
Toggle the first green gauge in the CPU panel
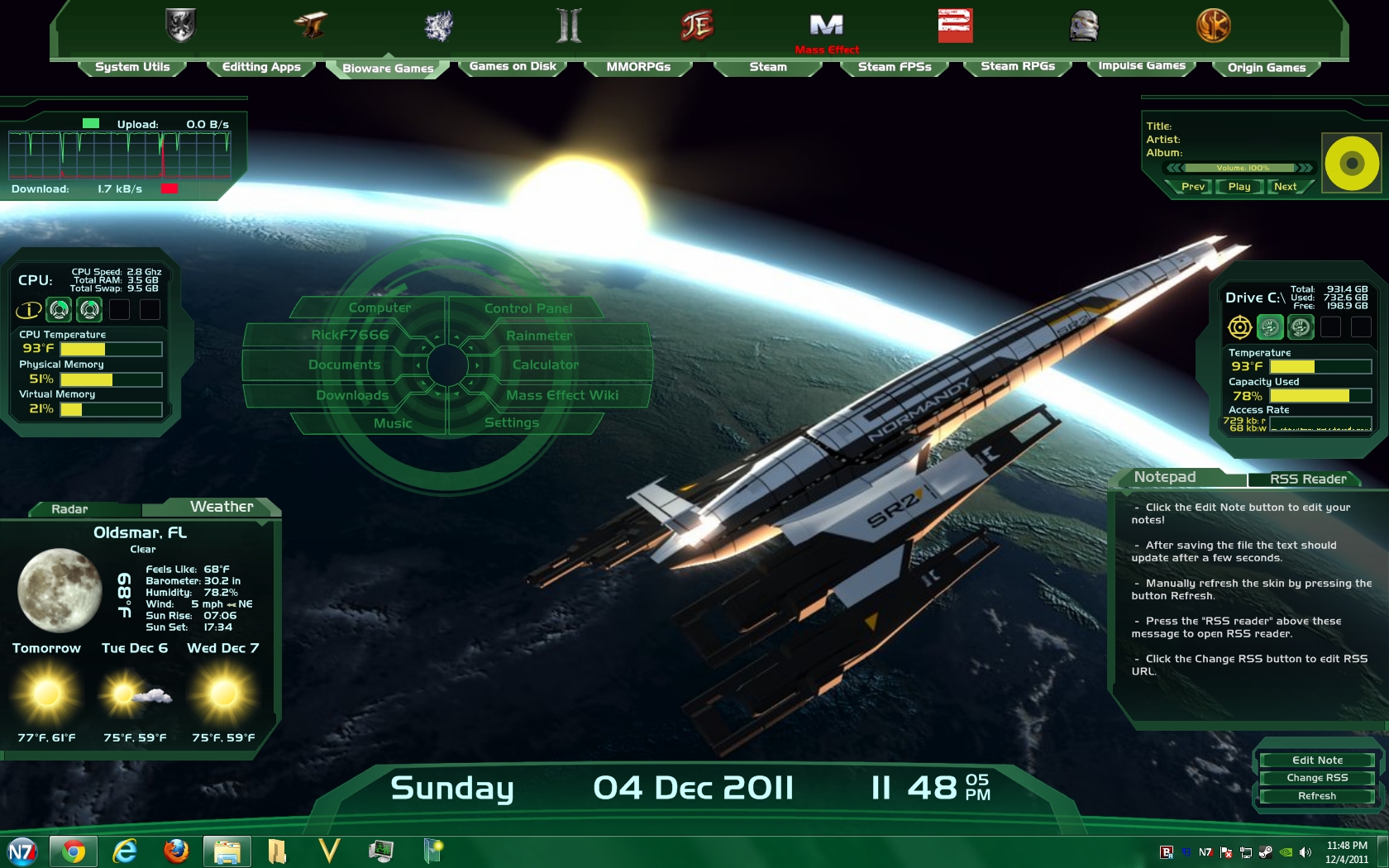tap(59, 309)
